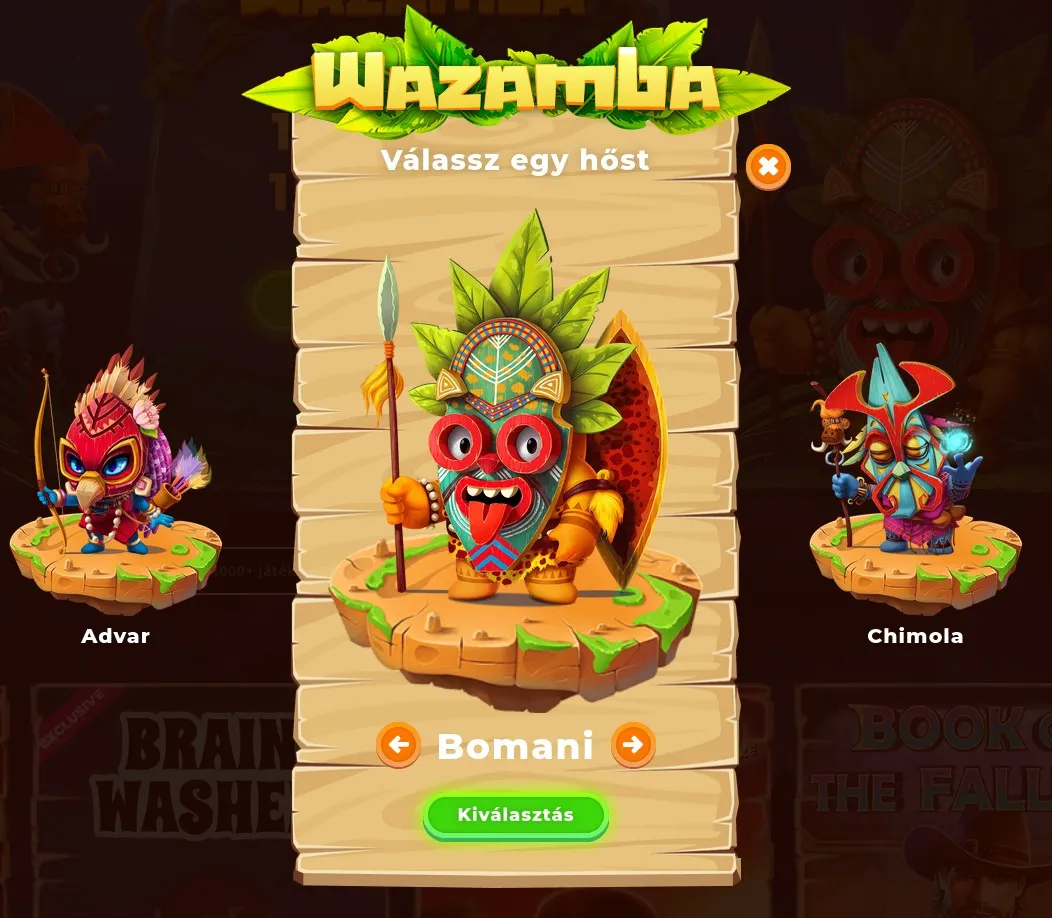Show the next hero with the right arrow
The image size is (1052, 918).
point(633,745)
